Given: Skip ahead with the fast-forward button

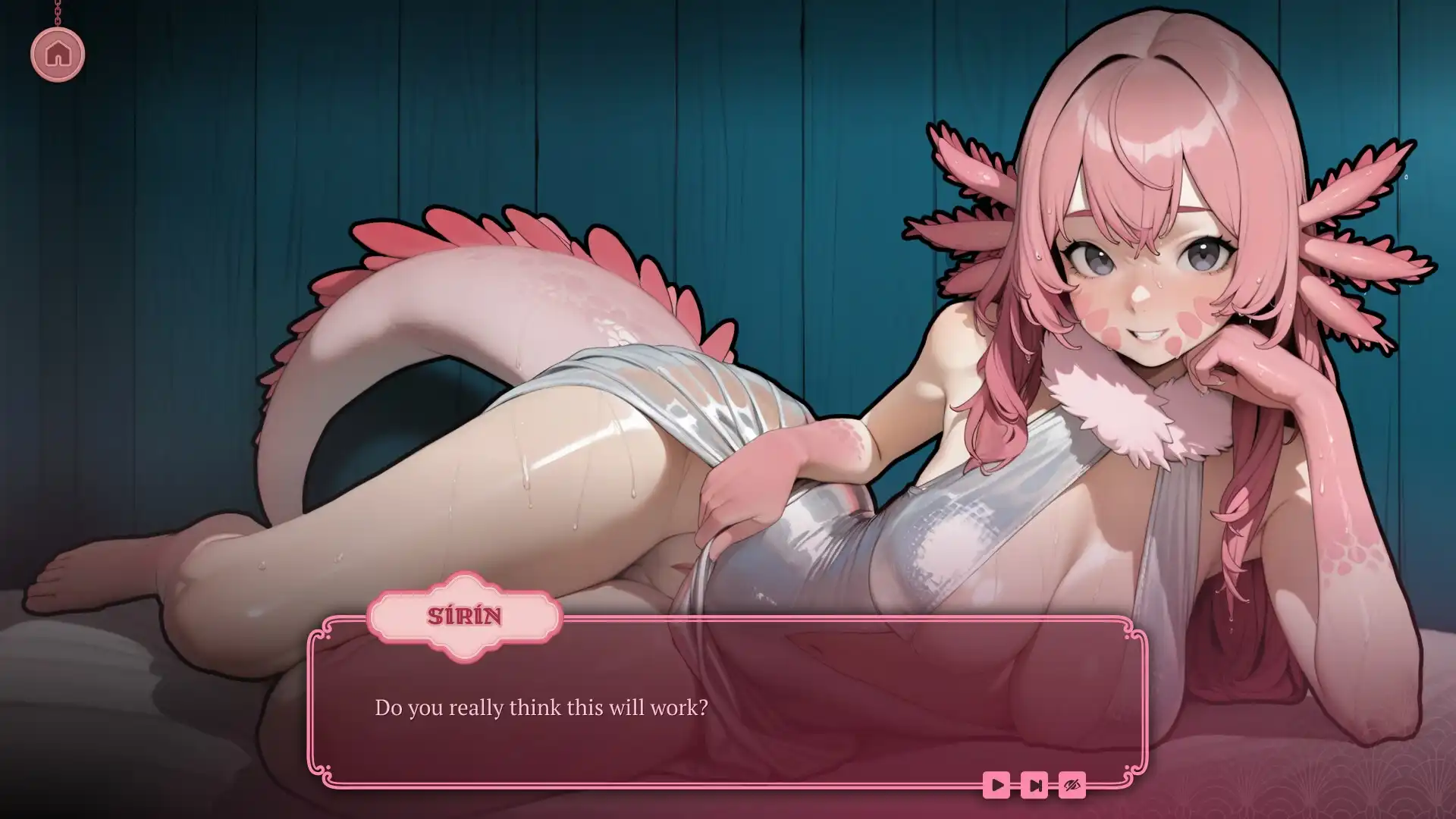Looking at the screenshot, I should tap(1034, 785).
